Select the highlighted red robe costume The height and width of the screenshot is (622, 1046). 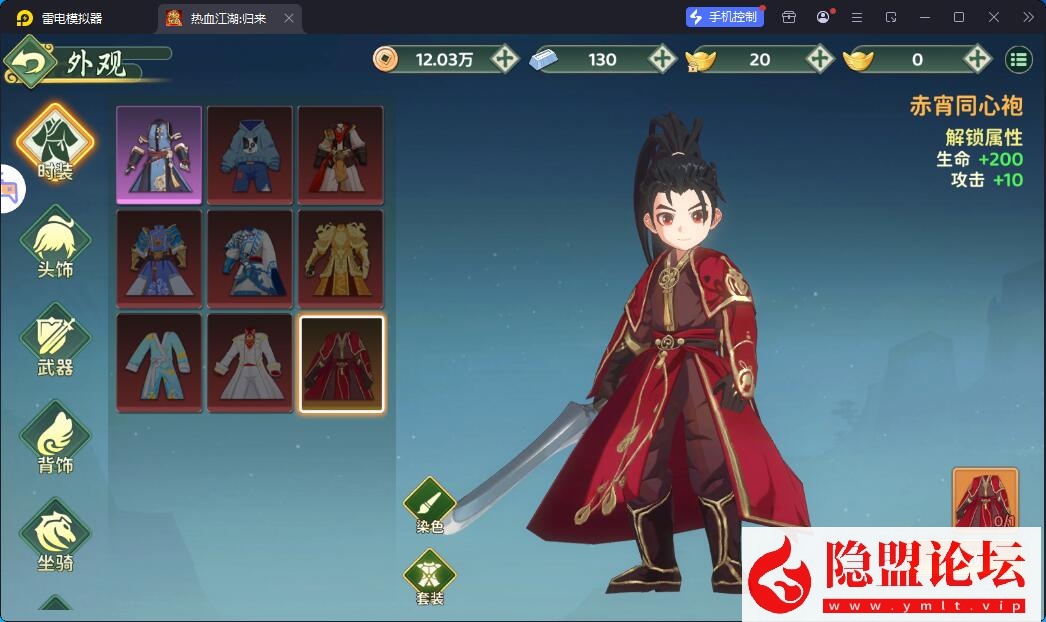click(x=341, y=363)
